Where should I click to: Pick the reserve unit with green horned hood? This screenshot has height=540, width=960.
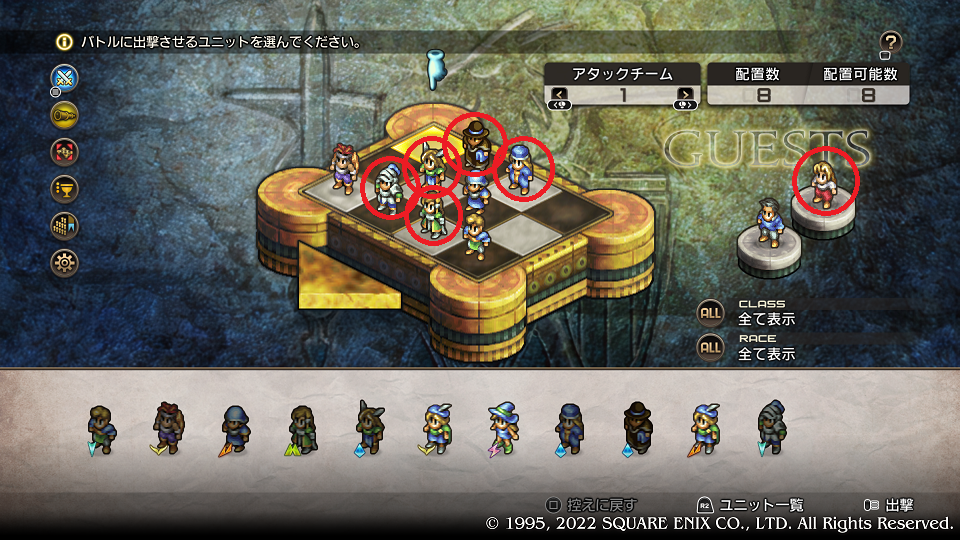pyautogui.click(x=369, y=427)
